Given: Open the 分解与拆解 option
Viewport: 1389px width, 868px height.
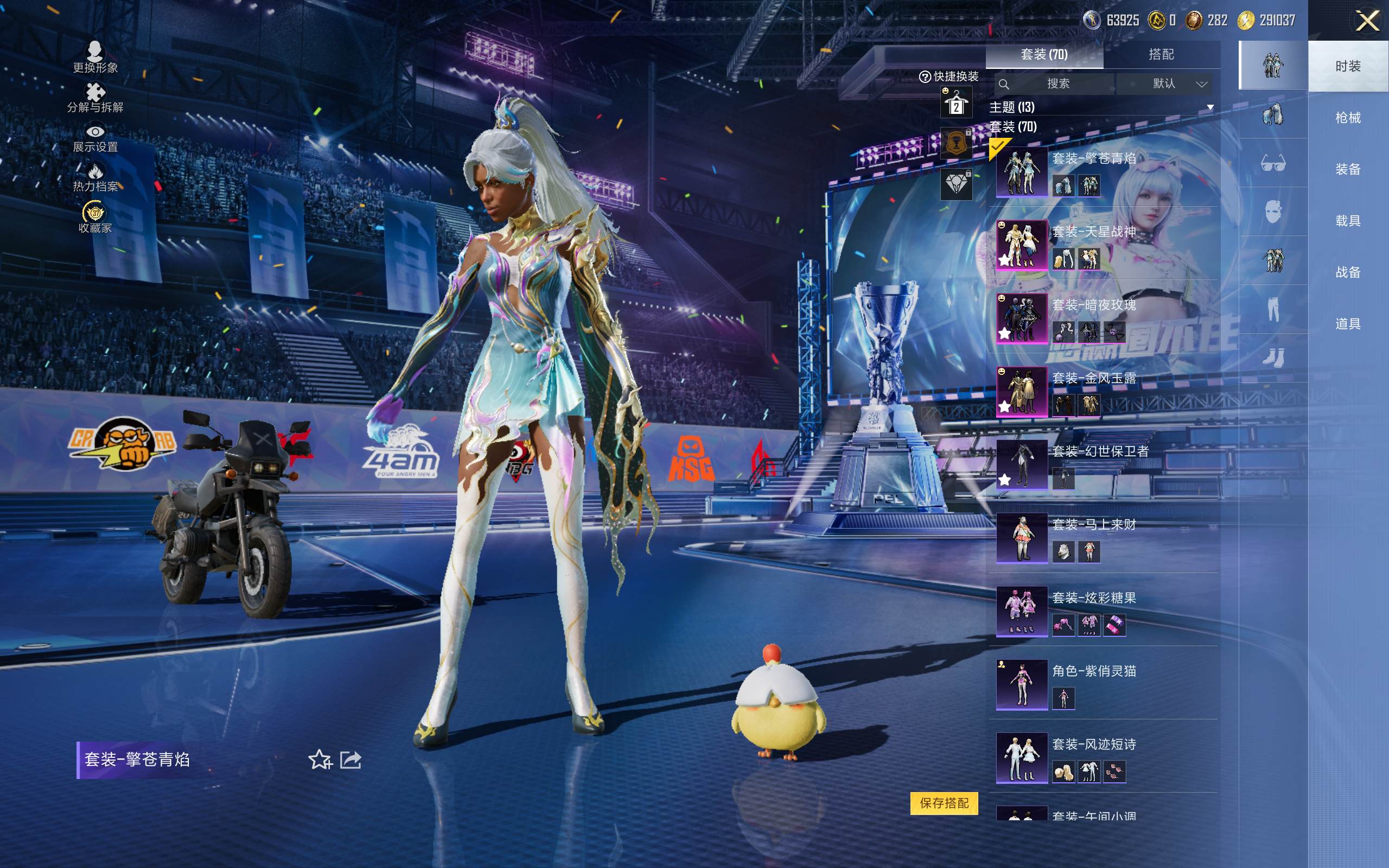Looking at the screenshot, I should point(95,98).
